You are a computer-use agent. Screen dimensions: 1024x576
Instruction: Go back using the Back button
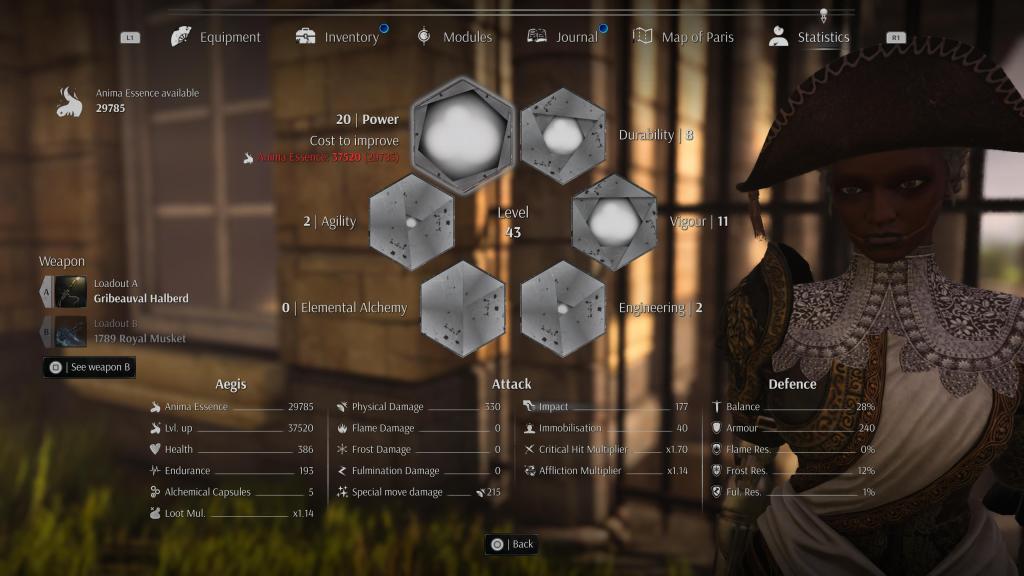tap(511, 544)
